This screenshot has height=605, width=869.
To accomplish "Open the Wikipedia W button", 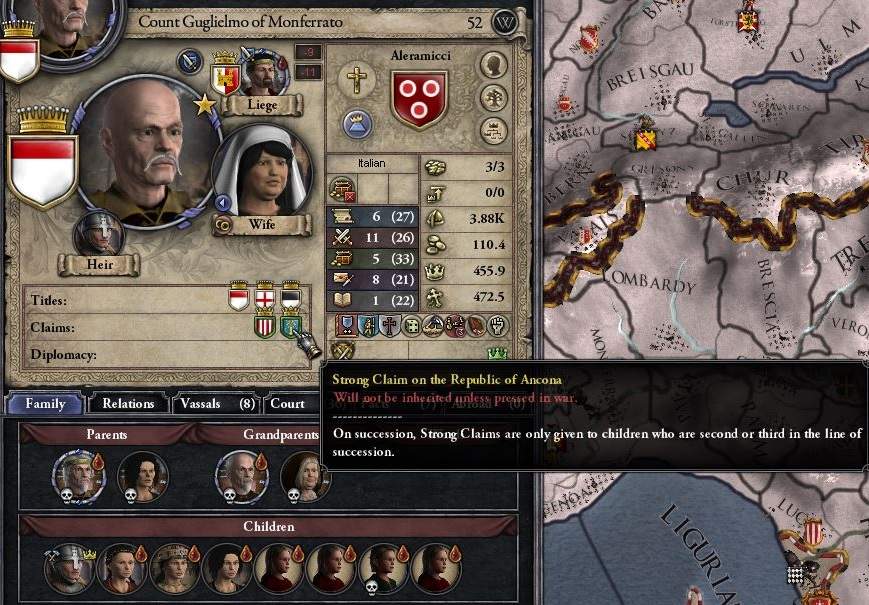I will click(507, 21).
